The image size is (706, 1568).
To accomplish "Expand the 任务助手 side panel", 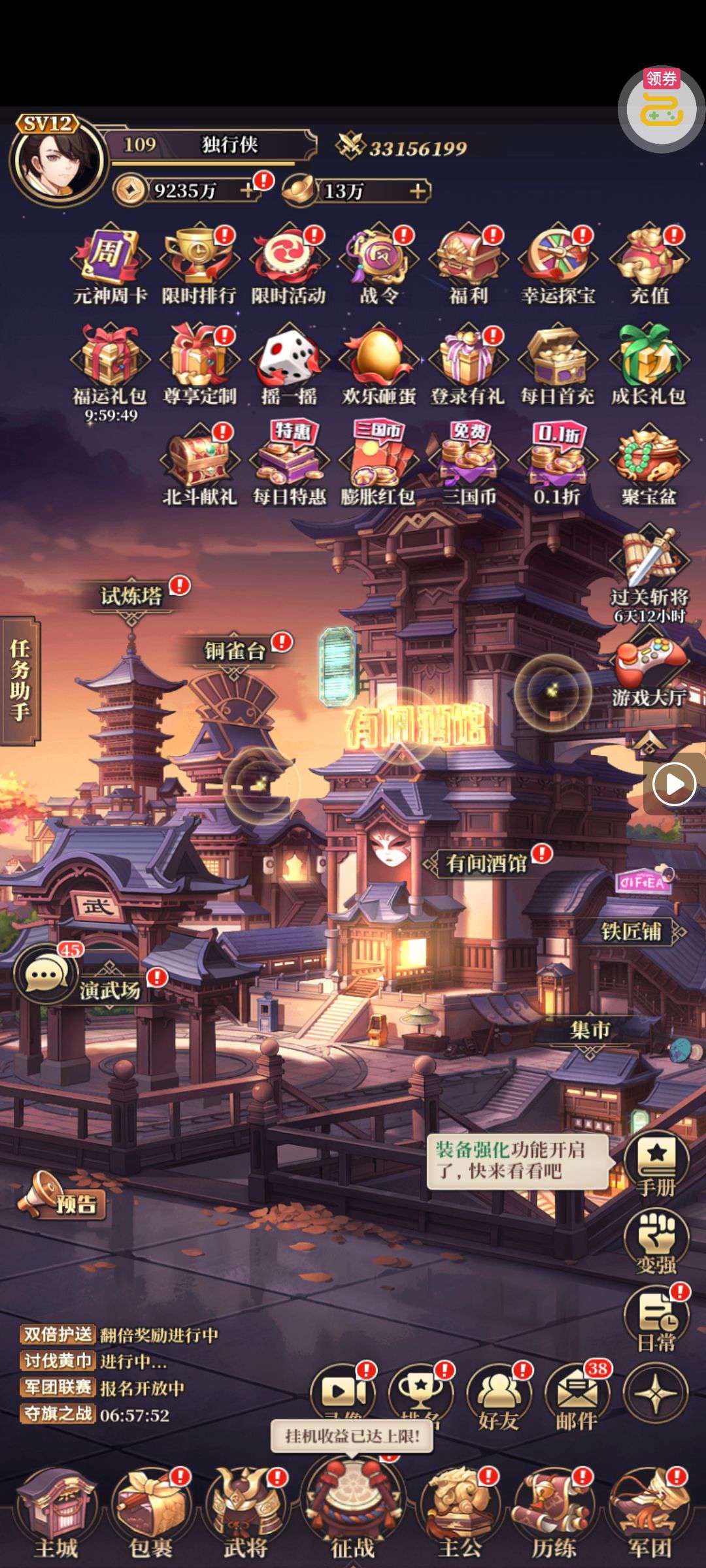I will click(x=20, y=679).
